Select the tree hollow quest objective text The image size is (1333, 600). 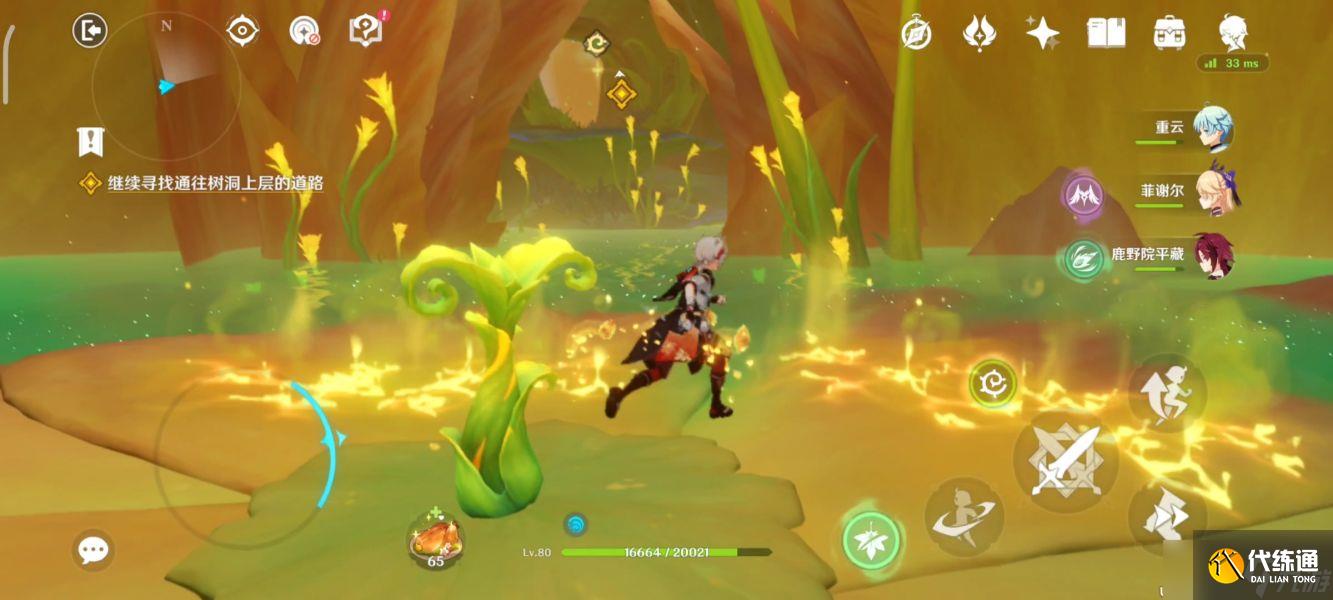pyautogui.click(x=215, y=184)
